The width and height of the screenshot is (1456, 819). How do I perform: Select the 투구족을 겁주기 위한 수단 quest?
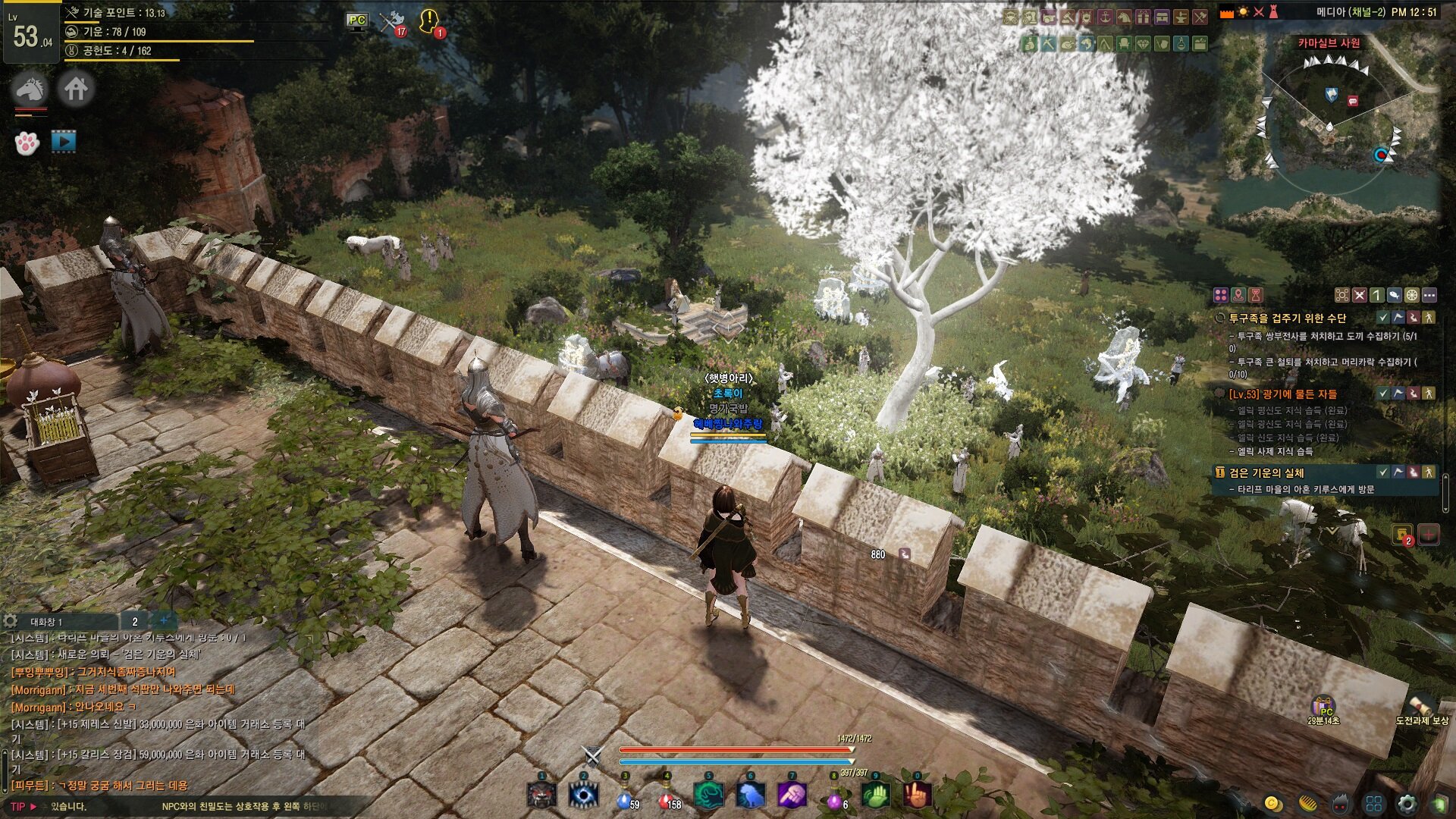click(x=1288, y=318)
